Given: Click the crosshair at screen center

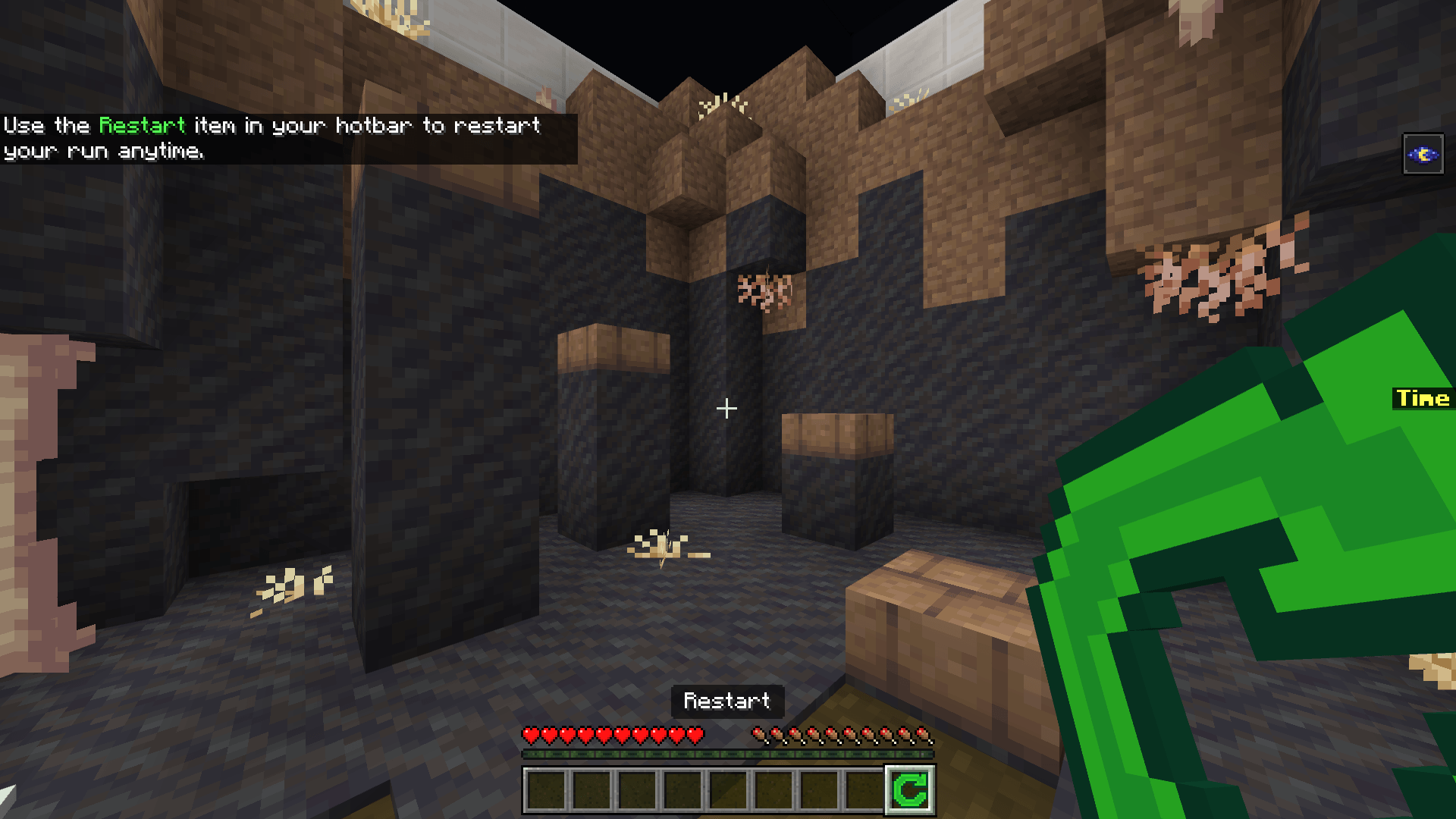Looking at the screenshot, I should [x=726, y=409].
